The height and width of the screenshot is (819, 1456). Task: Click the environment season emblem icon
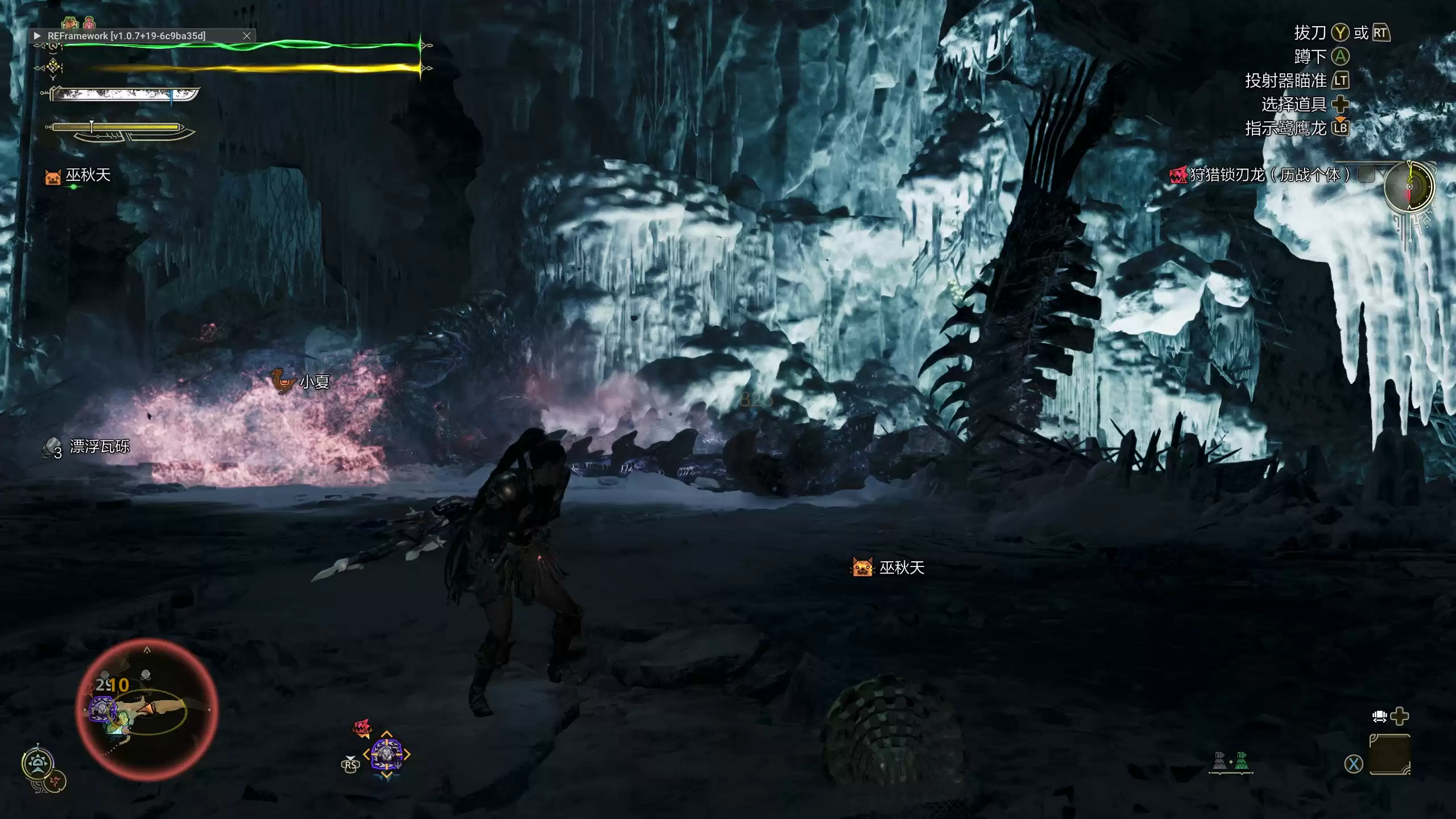pyautogui.click(x=38, y=763)
